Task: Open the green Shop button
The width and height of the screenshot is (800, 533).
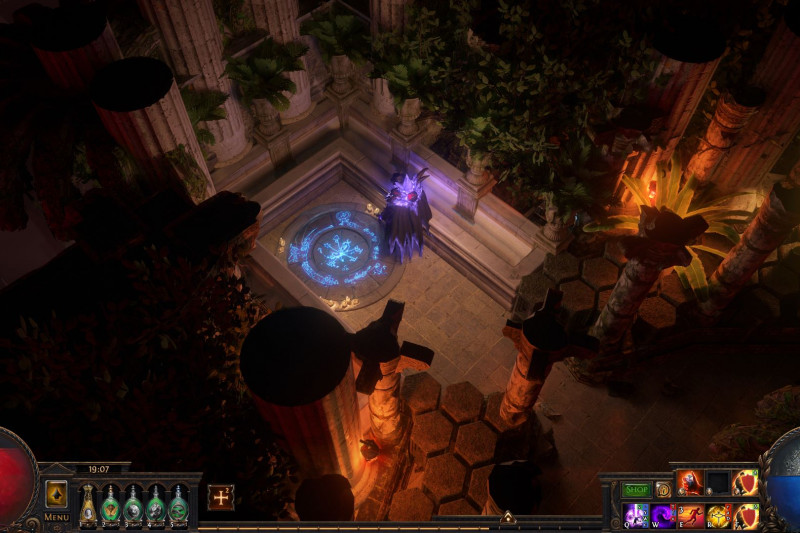Action: pyautogui.click(x=636, y=490)
